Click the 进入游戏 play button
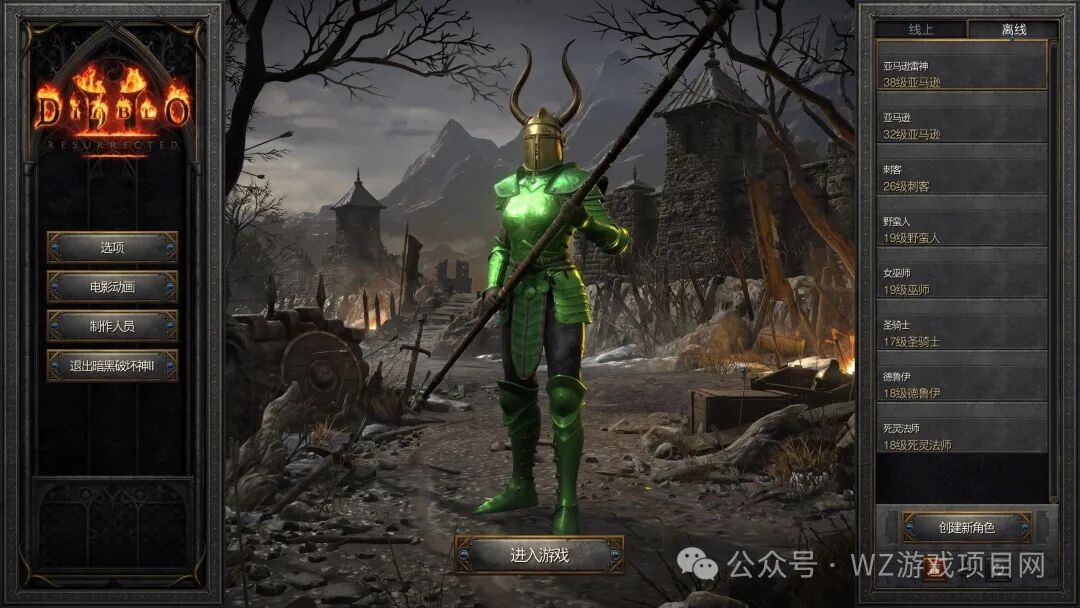1080x608 pixels. (x=539, y=555)
